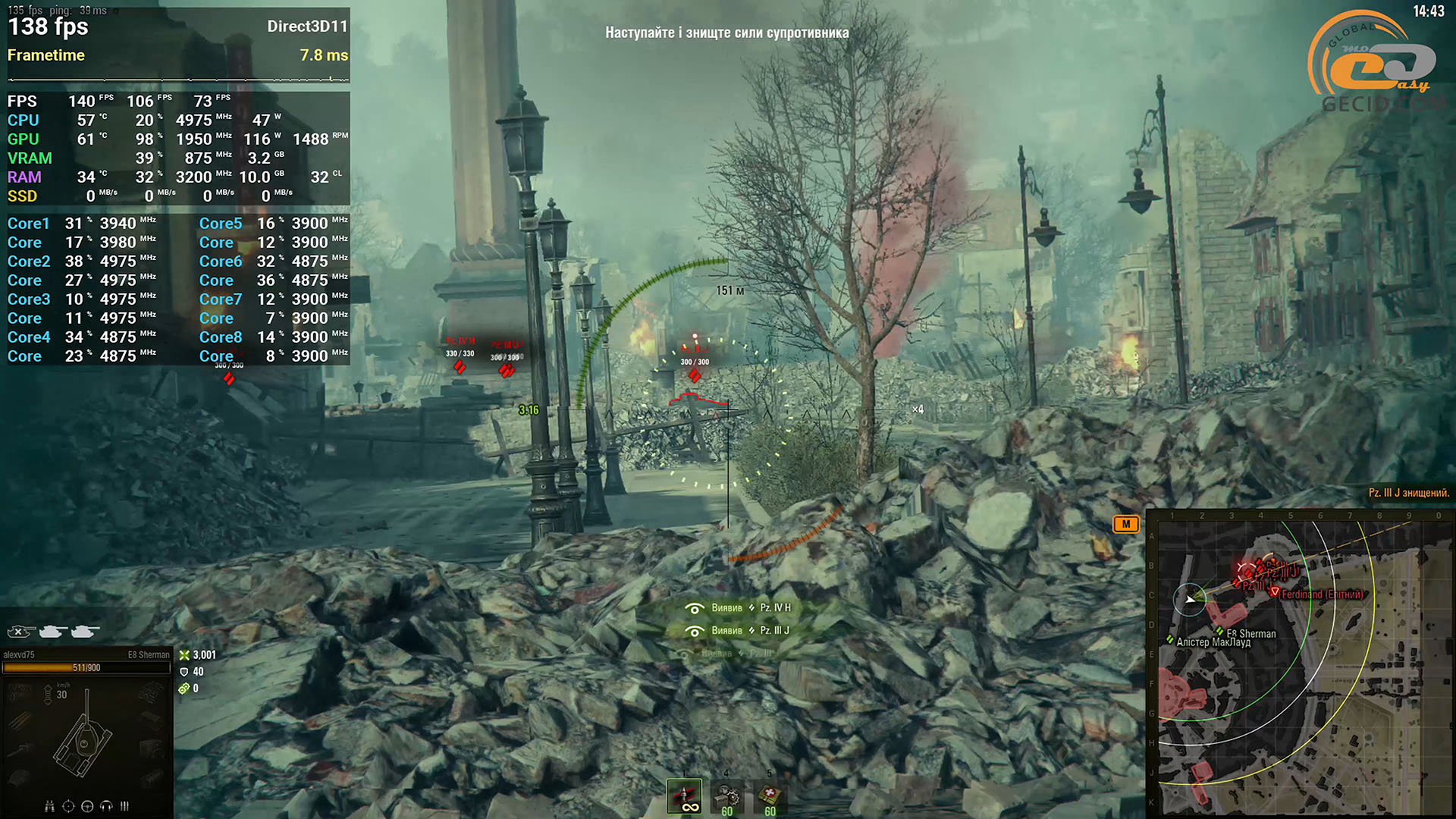Select the loader shells crew icon

pyautogui.click(x=124, y=806)
